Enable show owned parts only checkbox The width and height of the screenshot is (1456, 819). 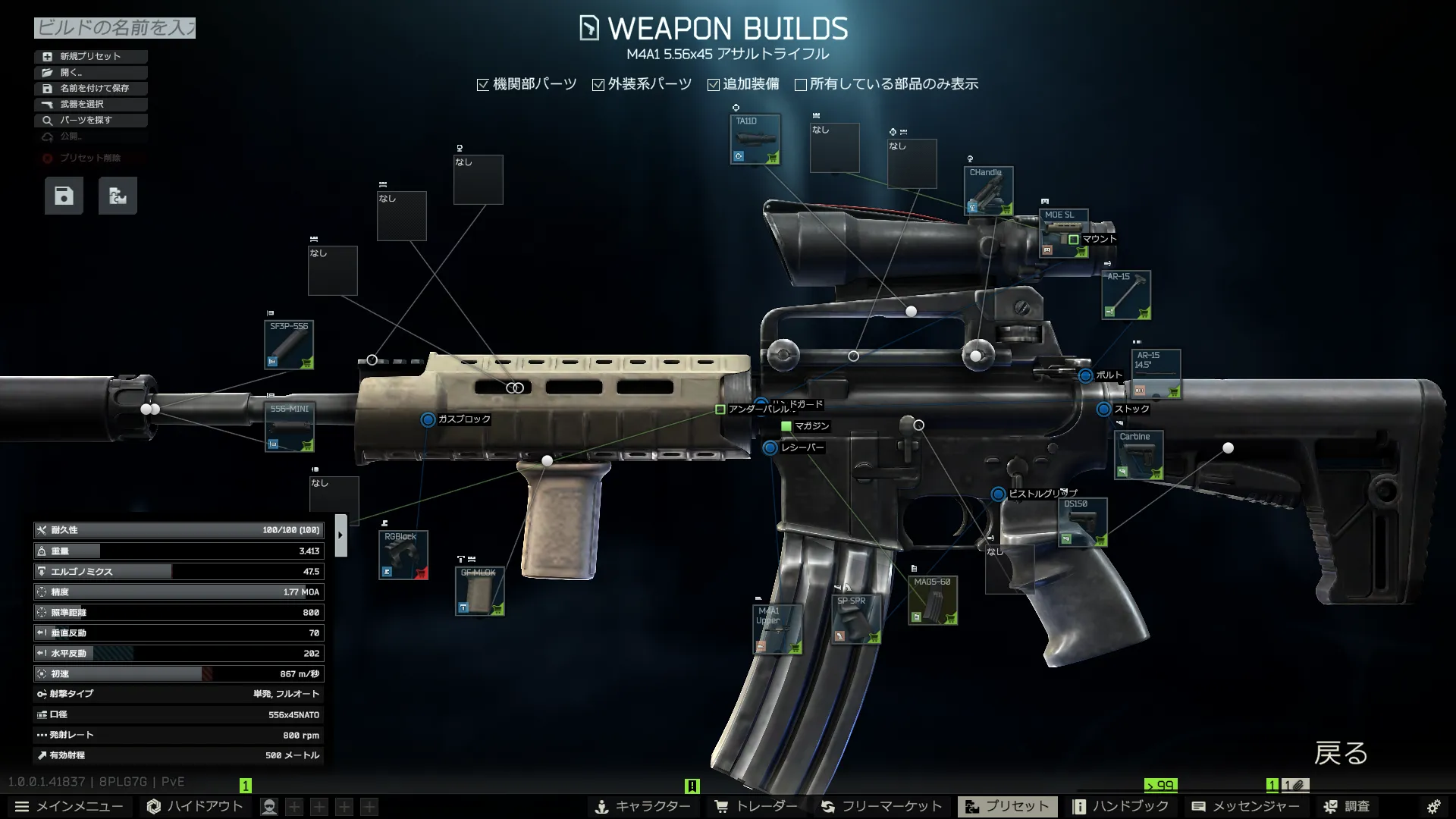coord(801,85)
